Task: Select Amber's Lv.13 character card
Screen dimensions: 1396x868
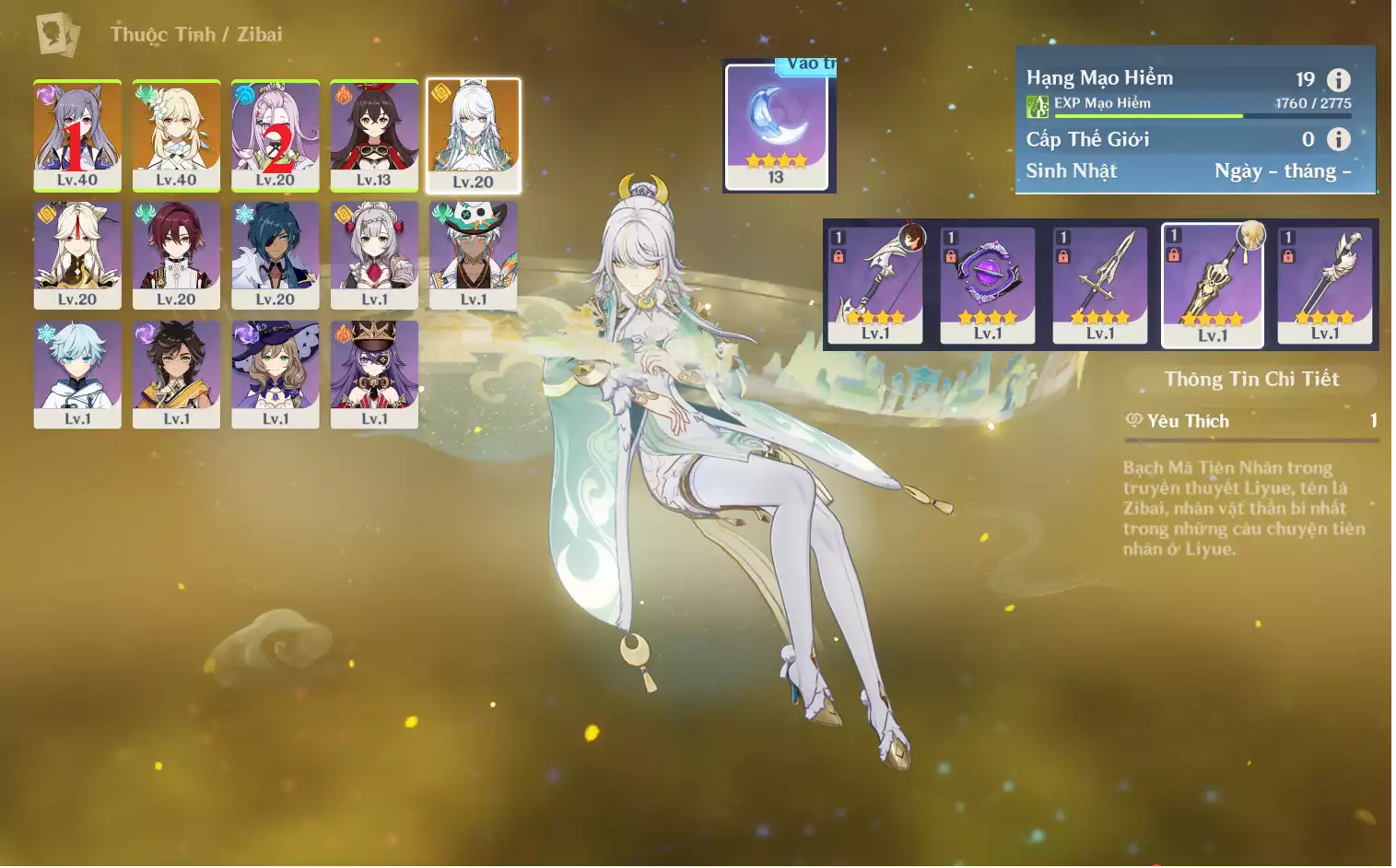Action: click(x=374, y=135)
